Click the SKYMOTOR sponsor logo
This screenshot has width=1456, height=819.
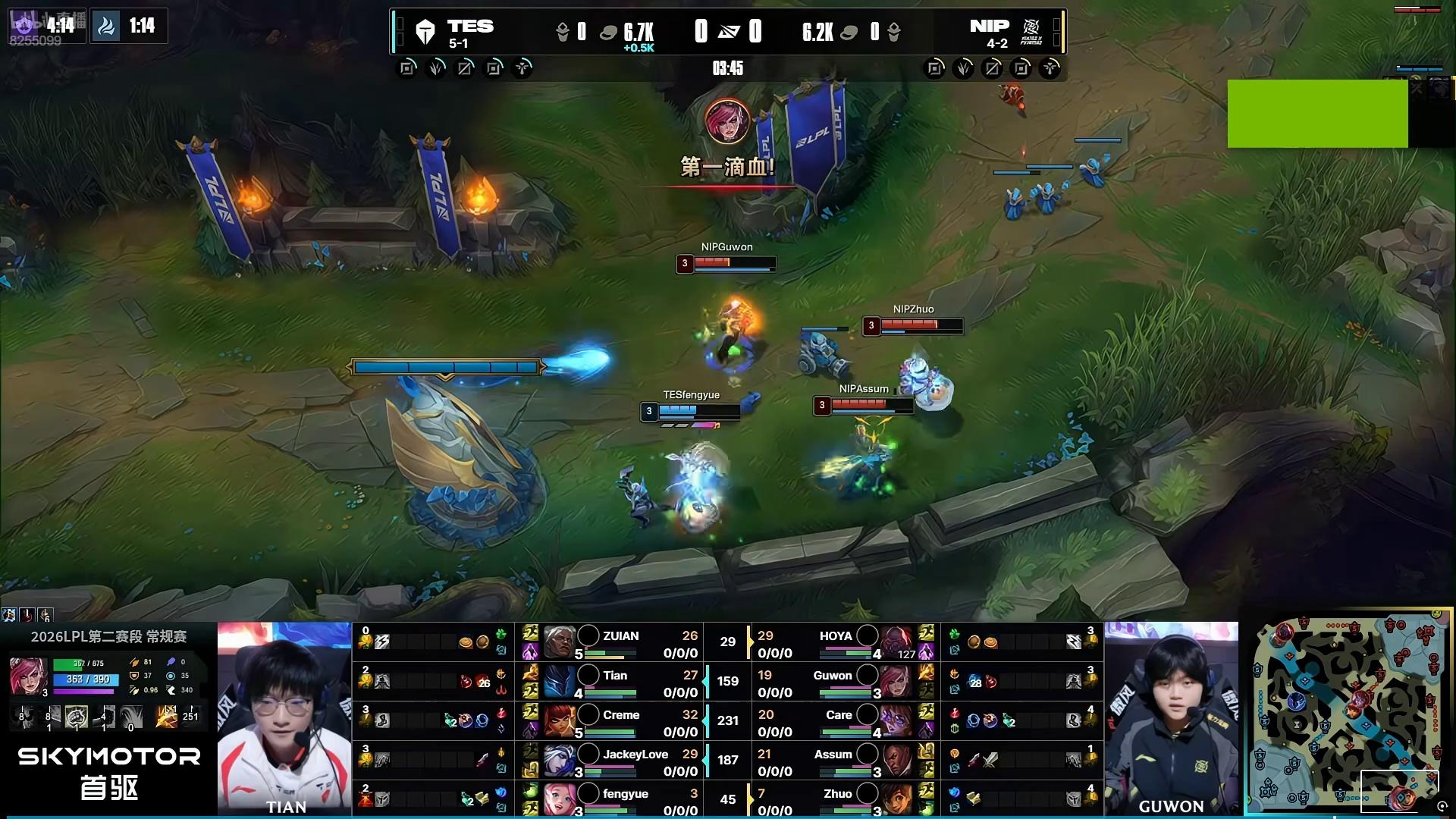coord(109,770)
